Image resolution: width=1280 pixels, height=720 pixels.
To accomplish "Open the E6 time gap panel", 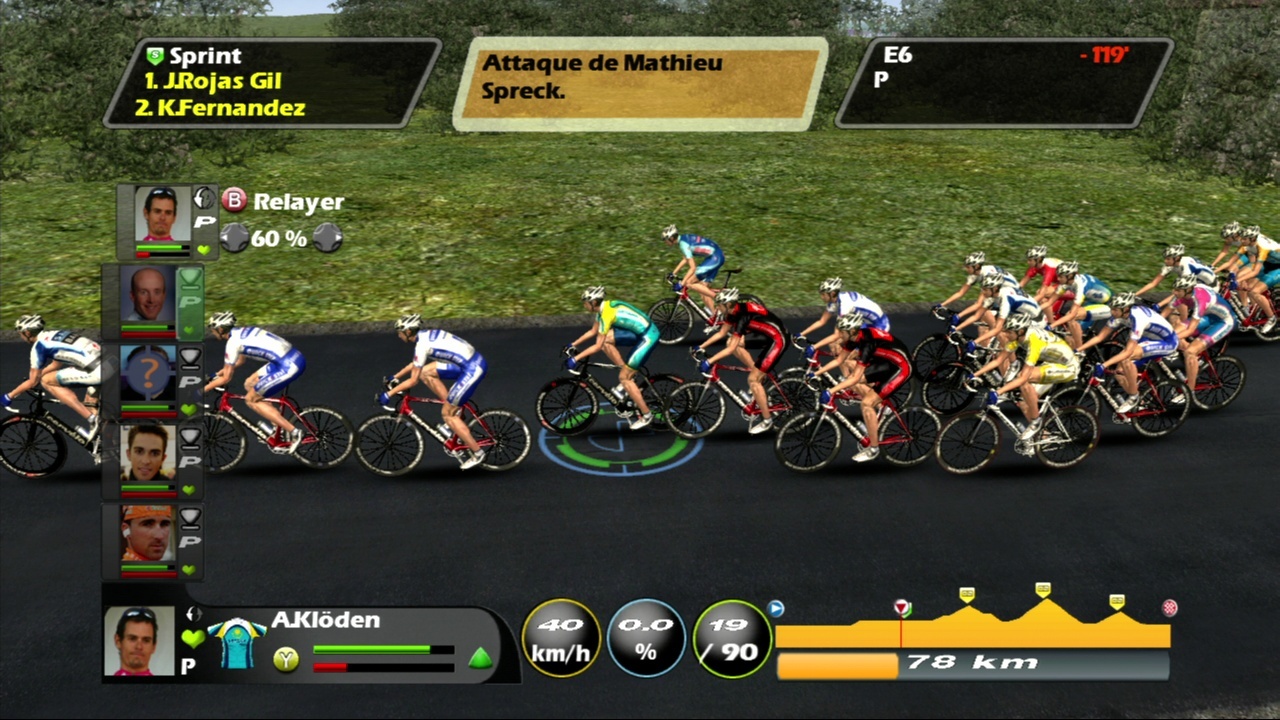I will [x=1004, y=83].
